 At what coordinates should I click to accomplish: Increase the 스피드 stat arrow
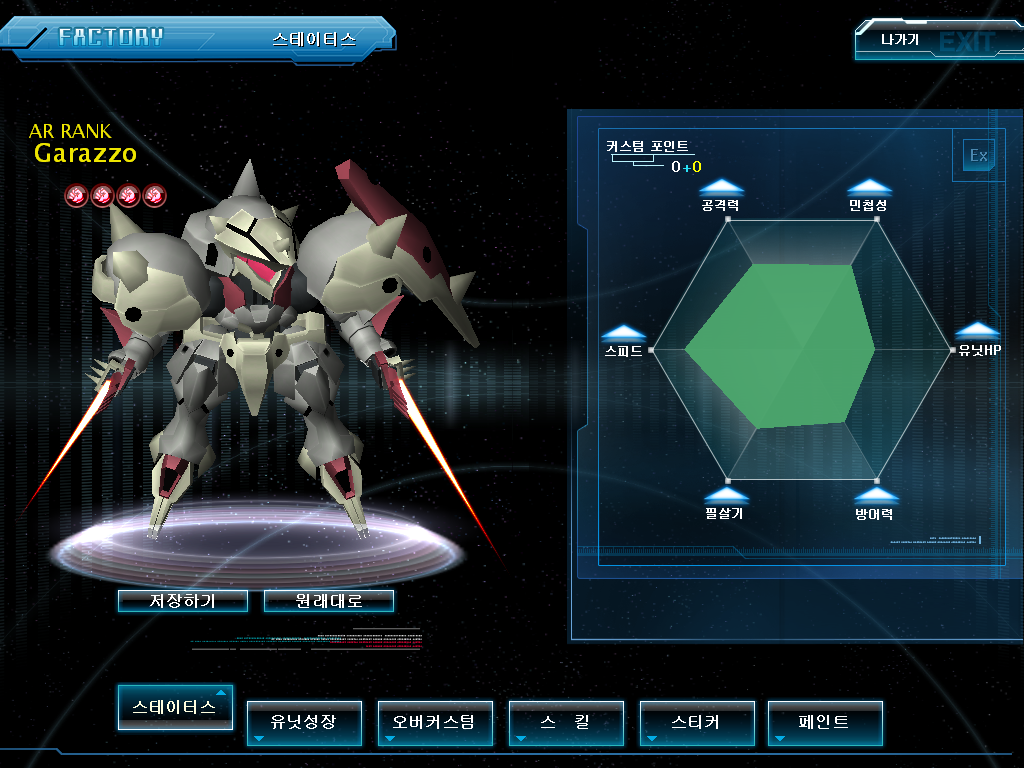(623, 333)
